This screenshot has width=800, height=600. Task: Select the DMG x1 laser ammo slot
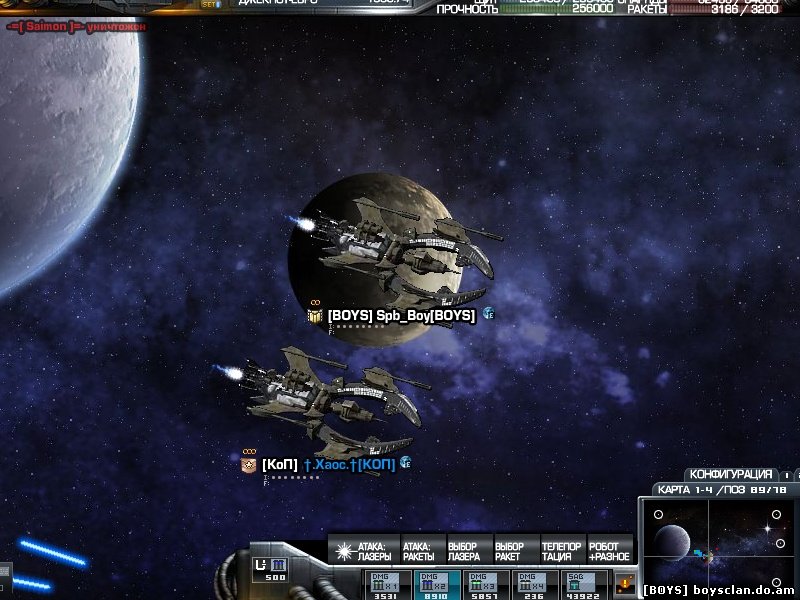[x=386, y=585]
